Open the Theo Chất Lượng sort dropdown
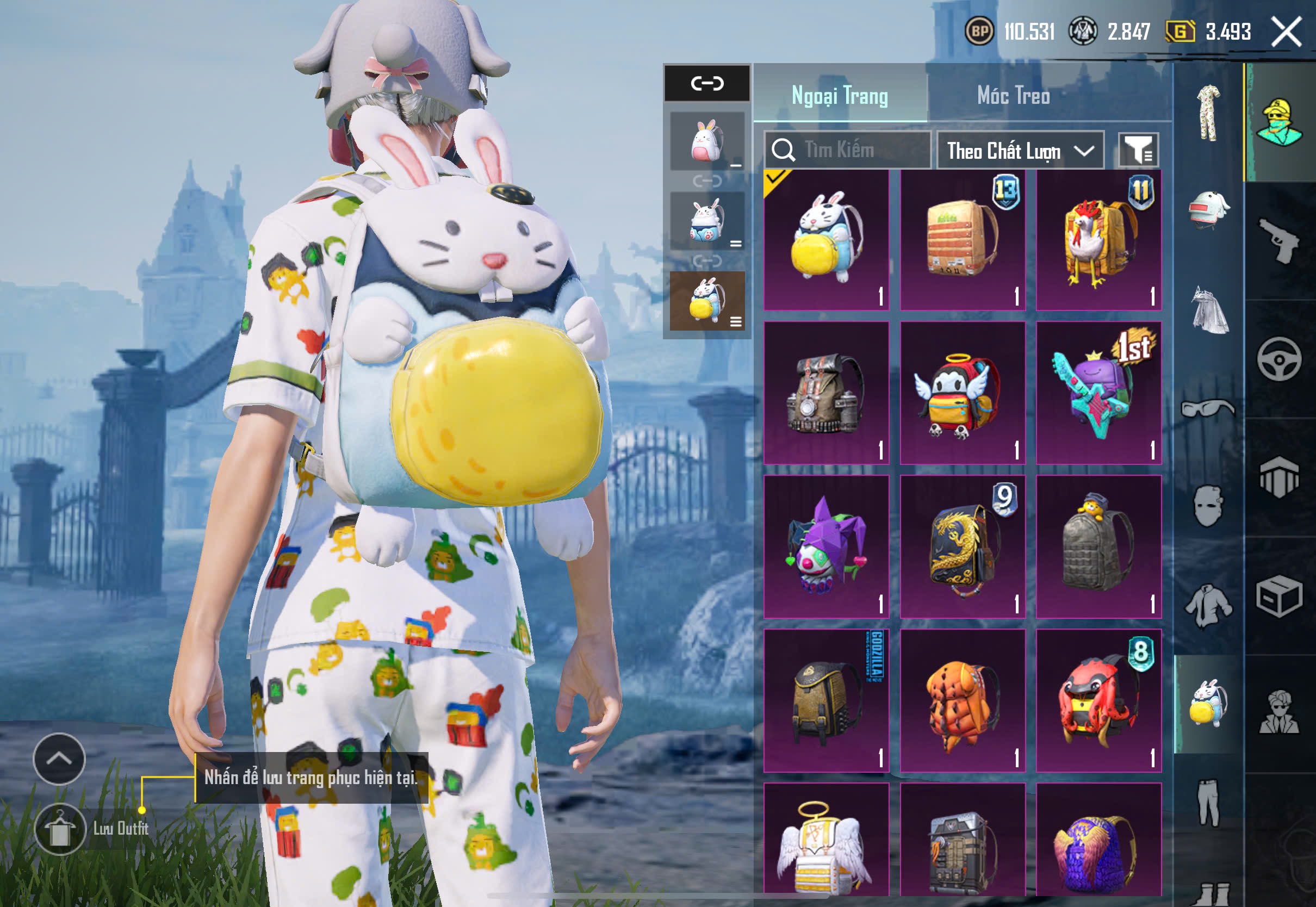The width and height of the screenshot is (1316, 907). (x=1020, y=151)
